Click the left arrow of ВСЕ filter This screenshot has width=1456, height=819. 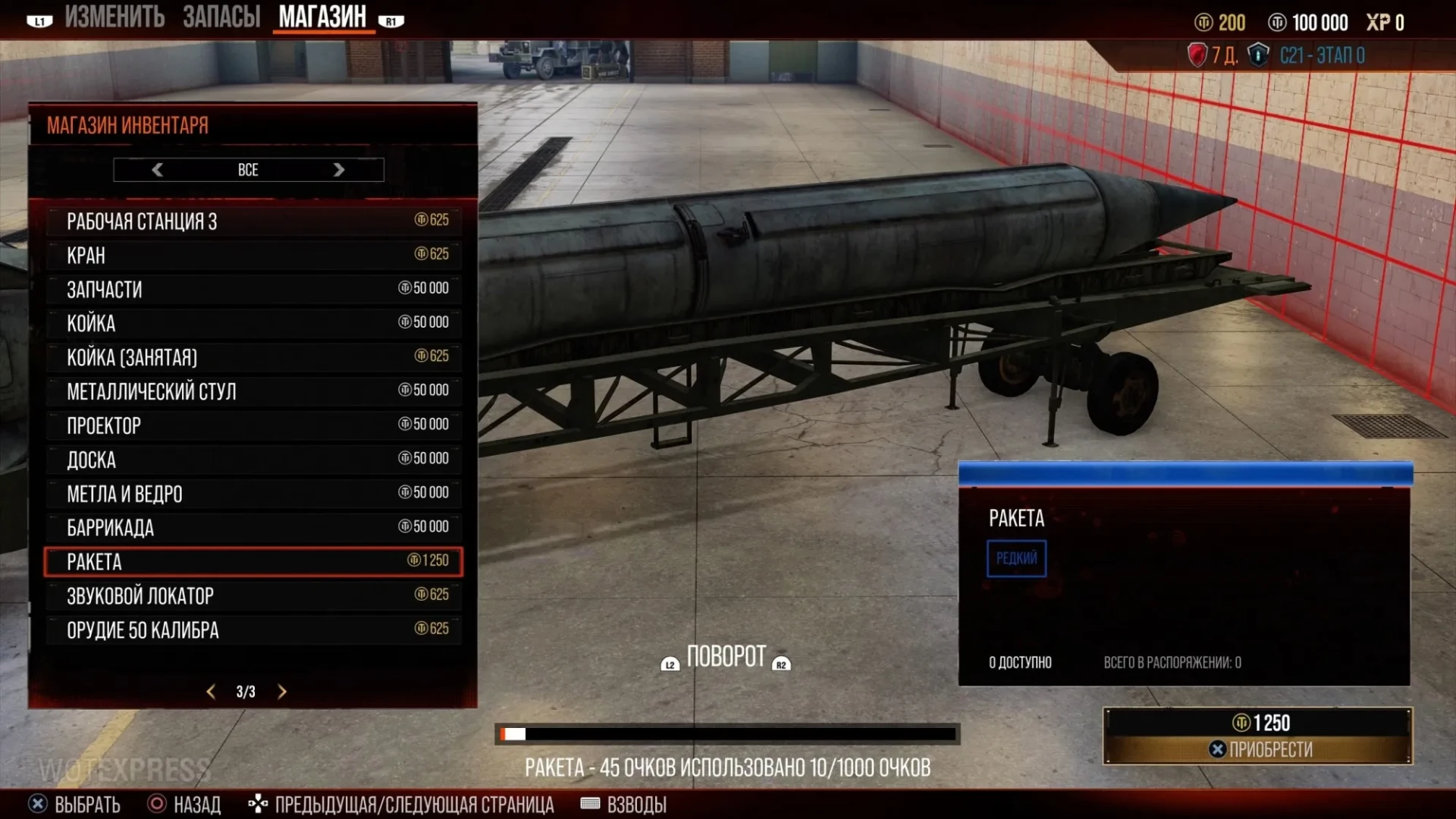tap(158, 170)
